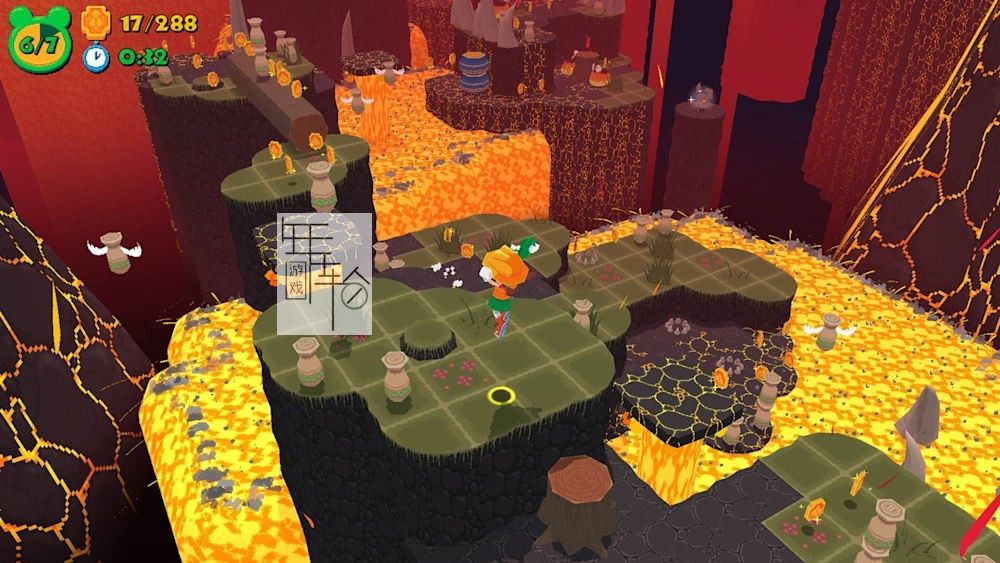
Task: Click the green frog-head badge
Action: point(39,40)
